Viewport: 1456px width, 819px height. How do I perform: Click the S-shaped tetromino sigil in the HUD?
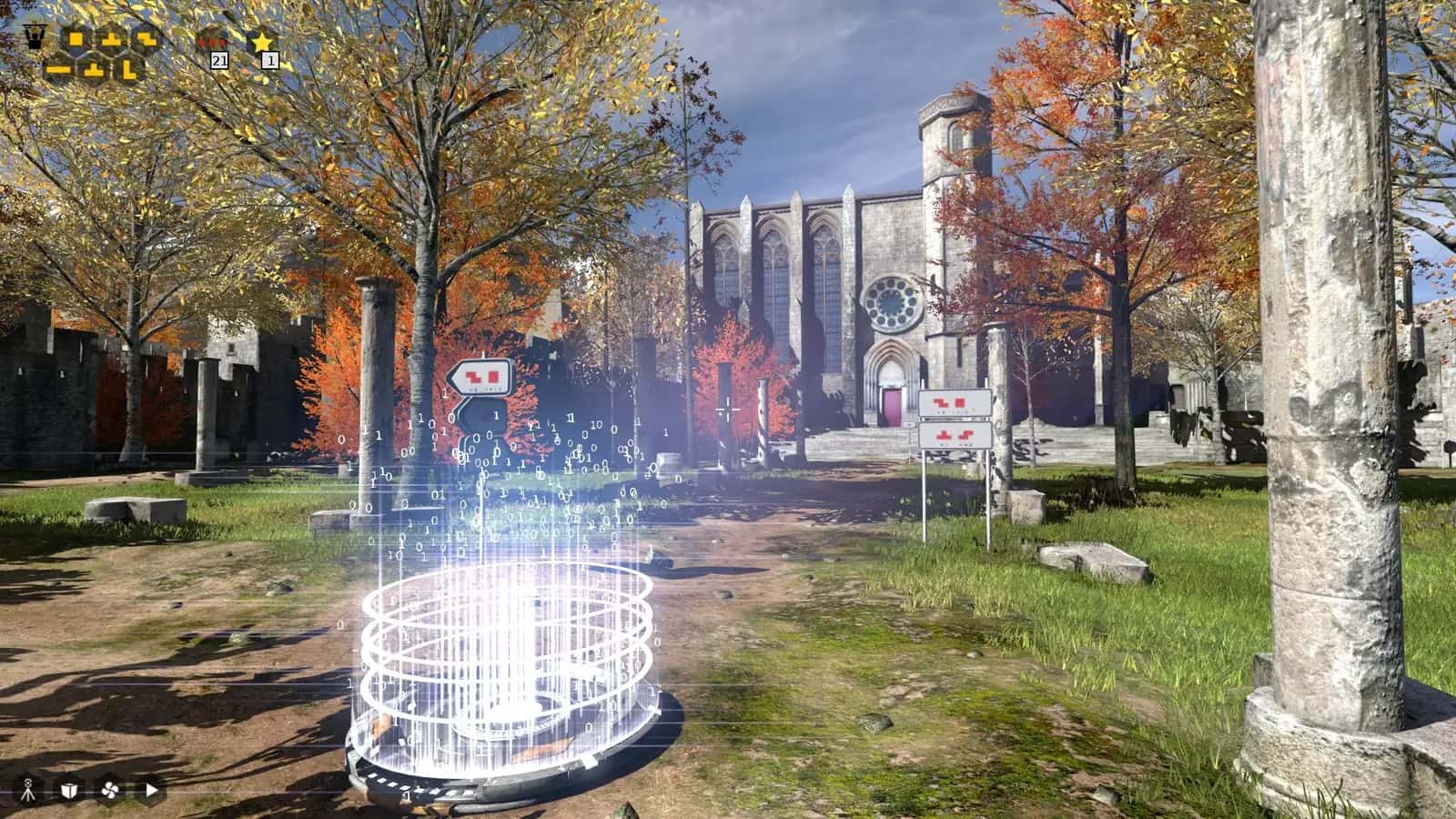point(146,38)
